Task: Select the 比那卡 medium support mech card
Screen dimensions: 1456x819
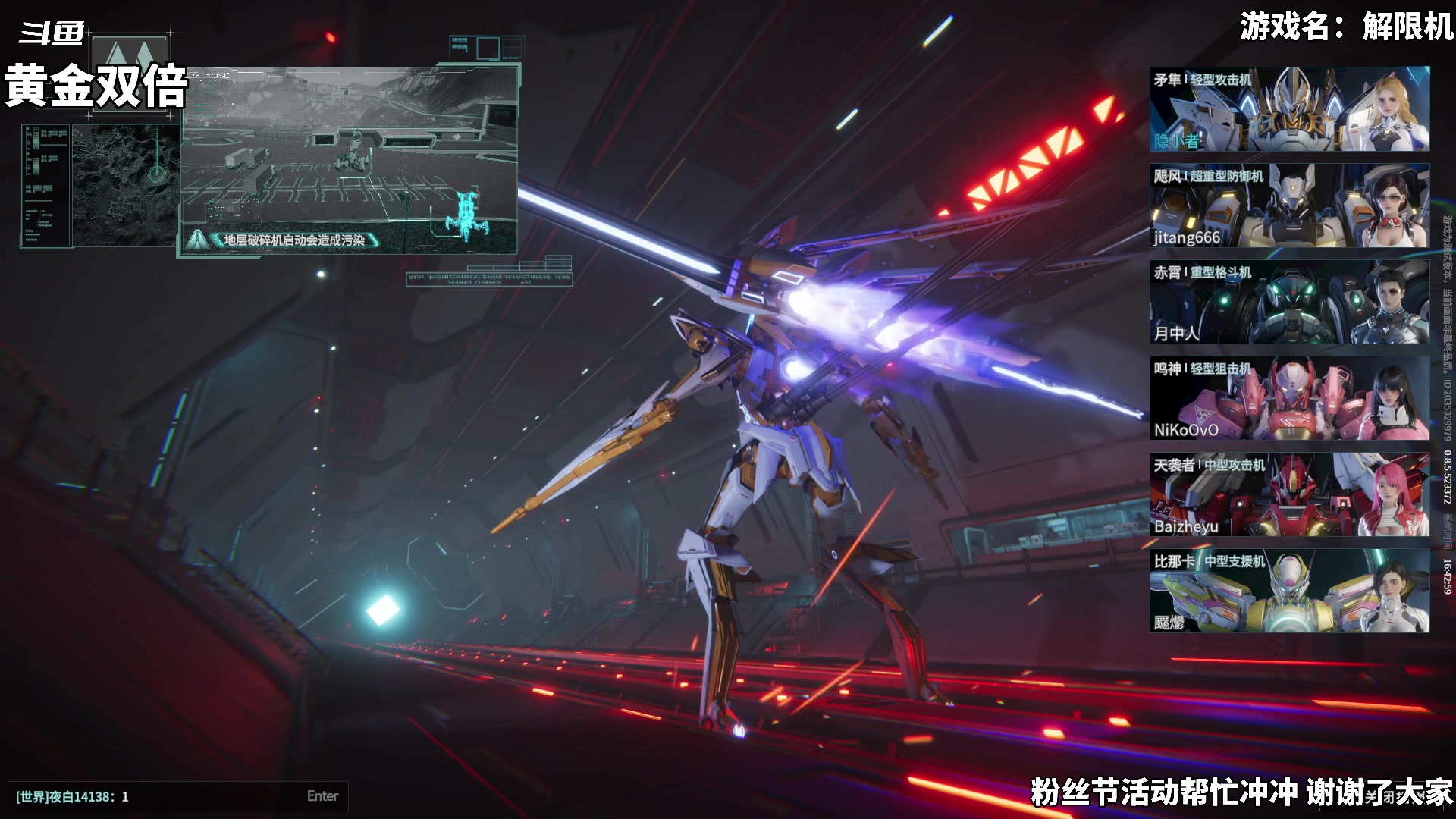Action: [1289, 591]
